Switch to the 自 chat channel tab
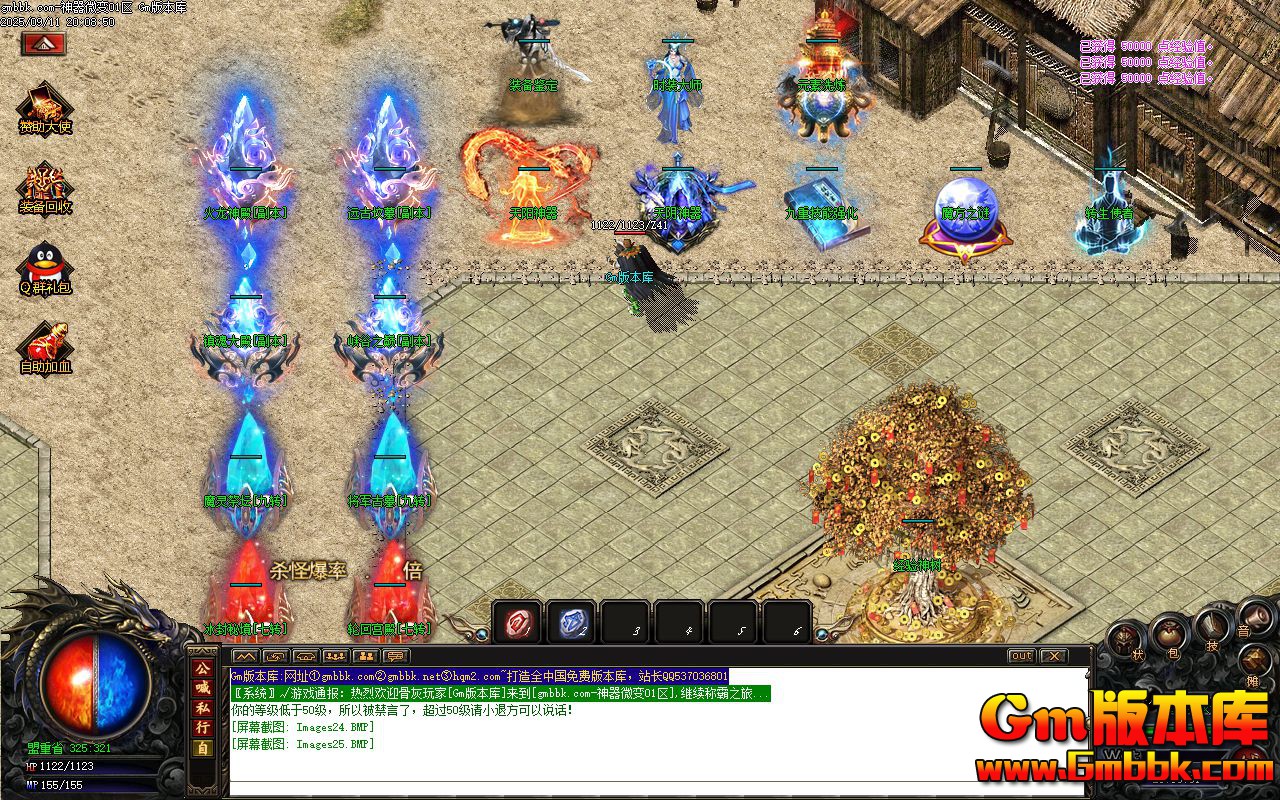Image resolution: width=1280 pixels, height=800 pixels. [202, 746]
